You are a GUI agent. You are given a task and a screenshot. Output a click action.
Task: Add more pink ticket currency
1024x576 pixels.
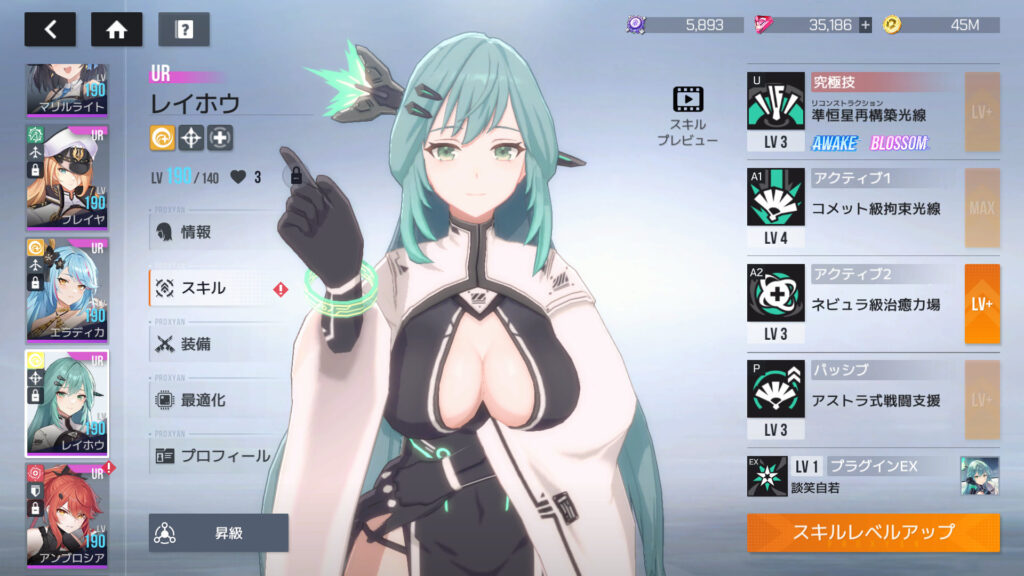point(865,25)
